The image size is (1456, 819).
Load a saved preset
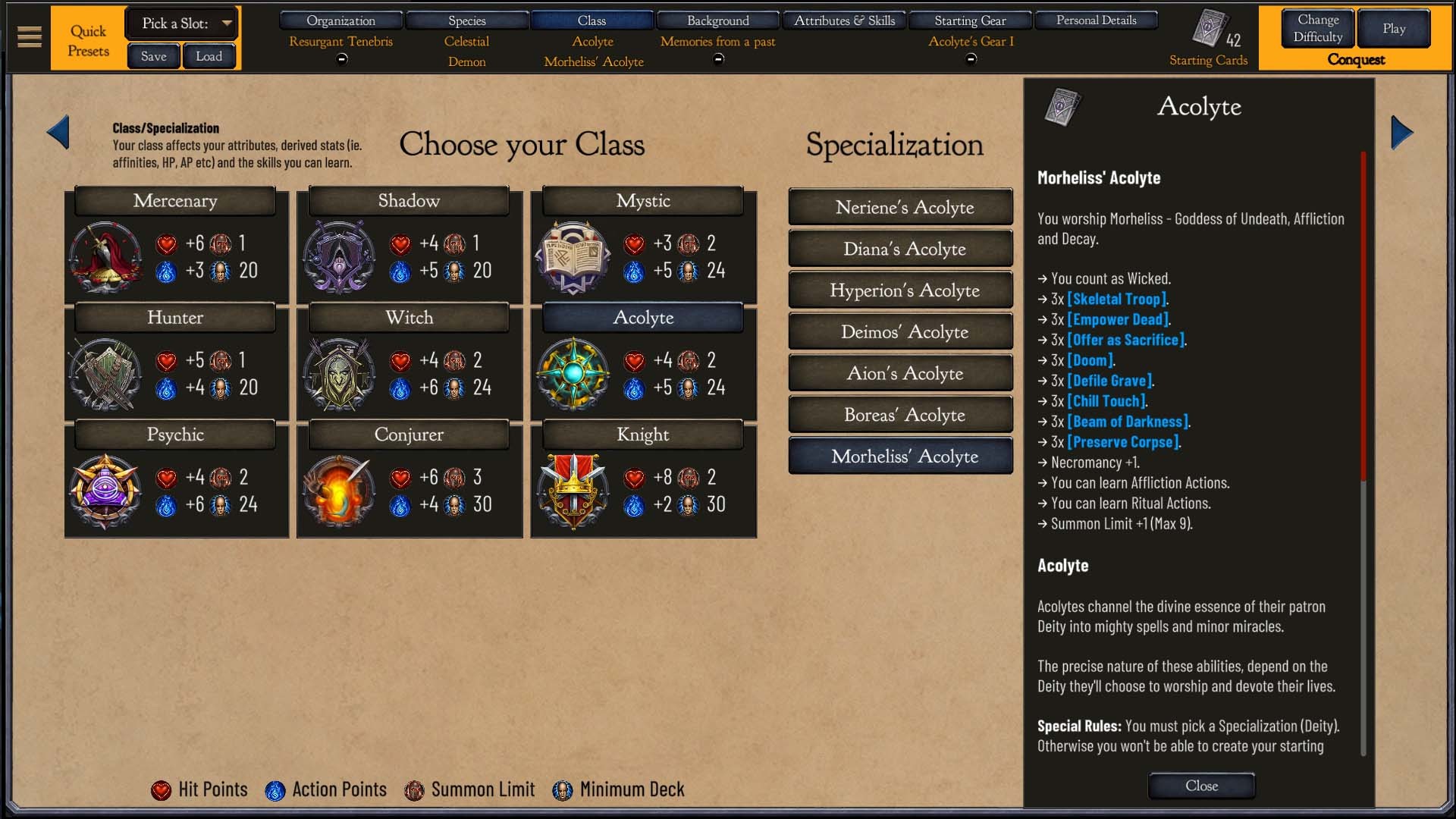209,56
